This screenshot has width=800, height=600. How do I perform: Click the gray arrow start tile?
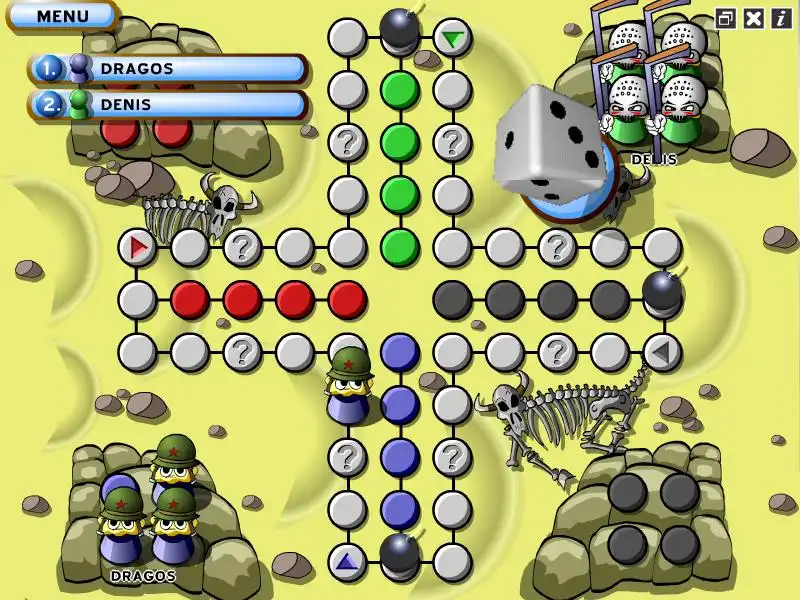point(661,351)
